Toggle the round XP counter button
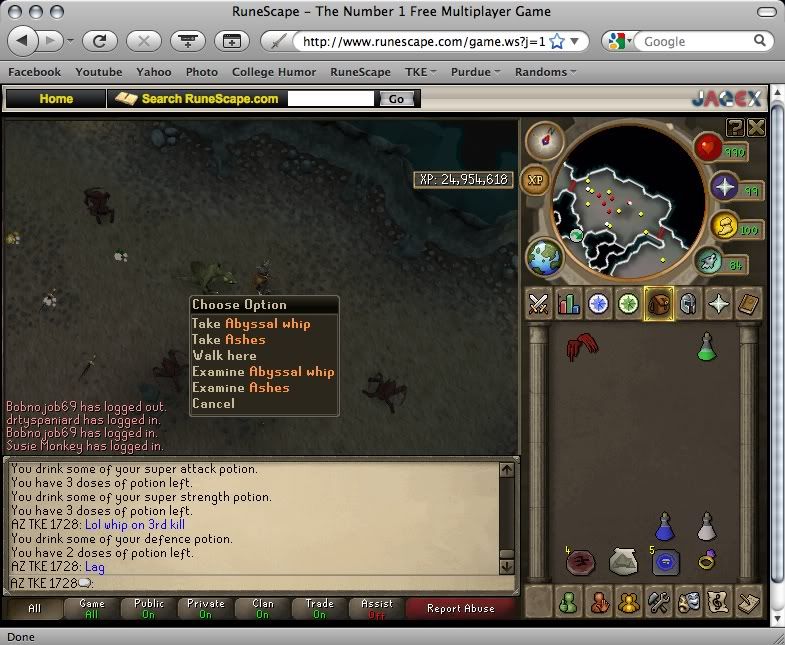This screenshot has width=785, height=645. click(536, 180)
